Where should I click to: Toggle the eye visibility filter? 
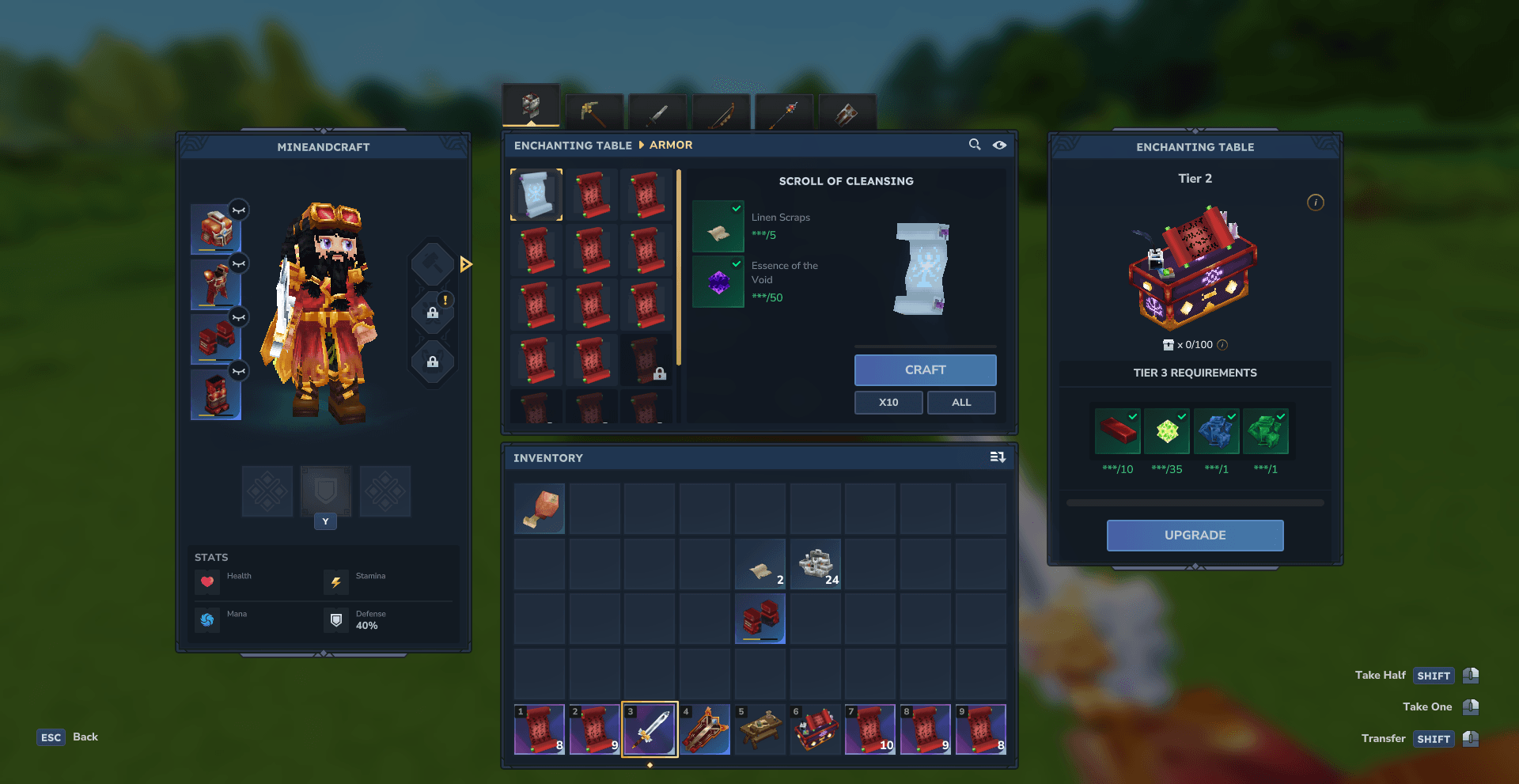(1000, 145)
